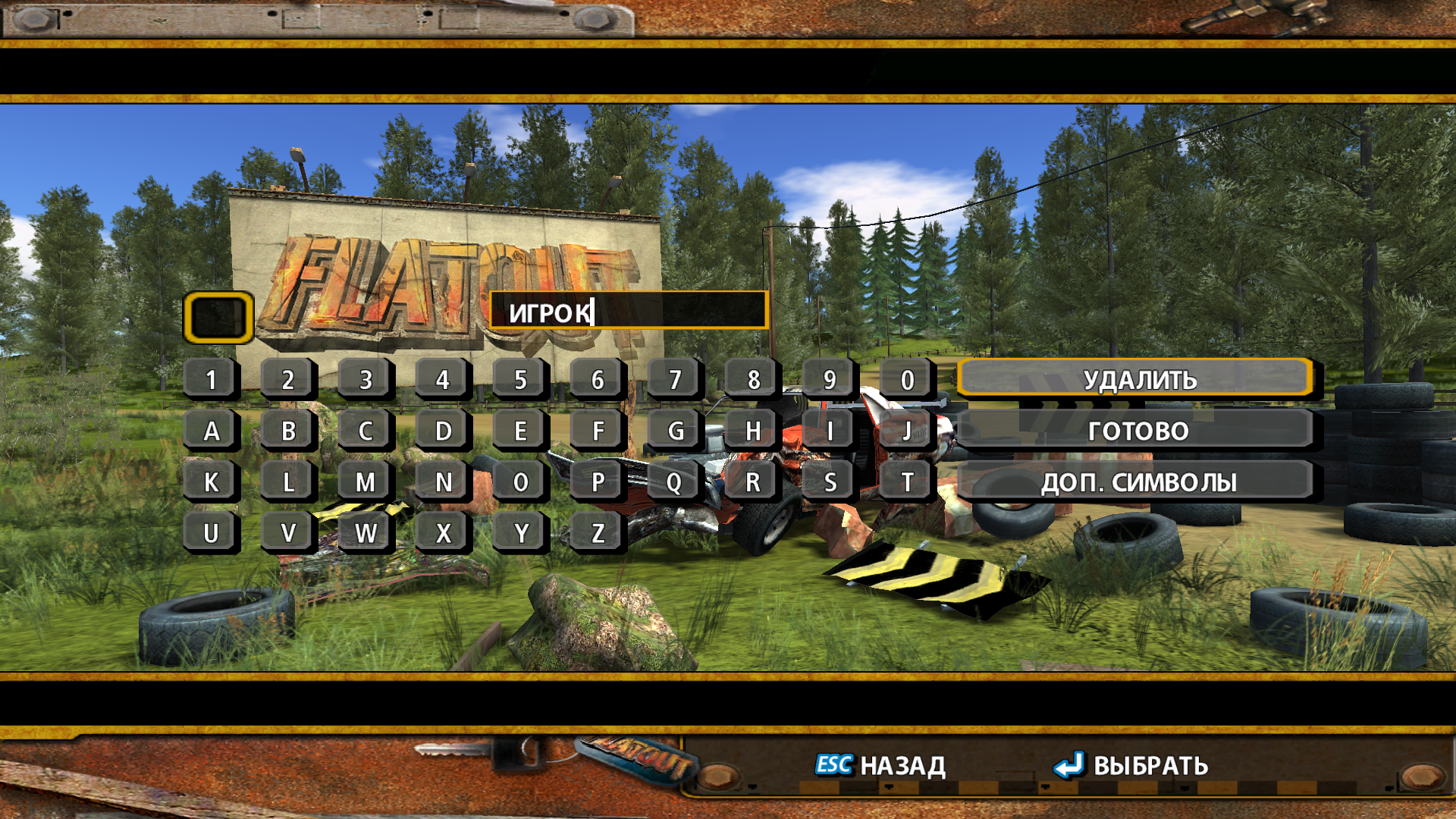Open ДОП. СИМВОЛЫ extra symbols
Image resolution: width=1456 pixels, height=819 pixels.
(x=1136, y=482)
